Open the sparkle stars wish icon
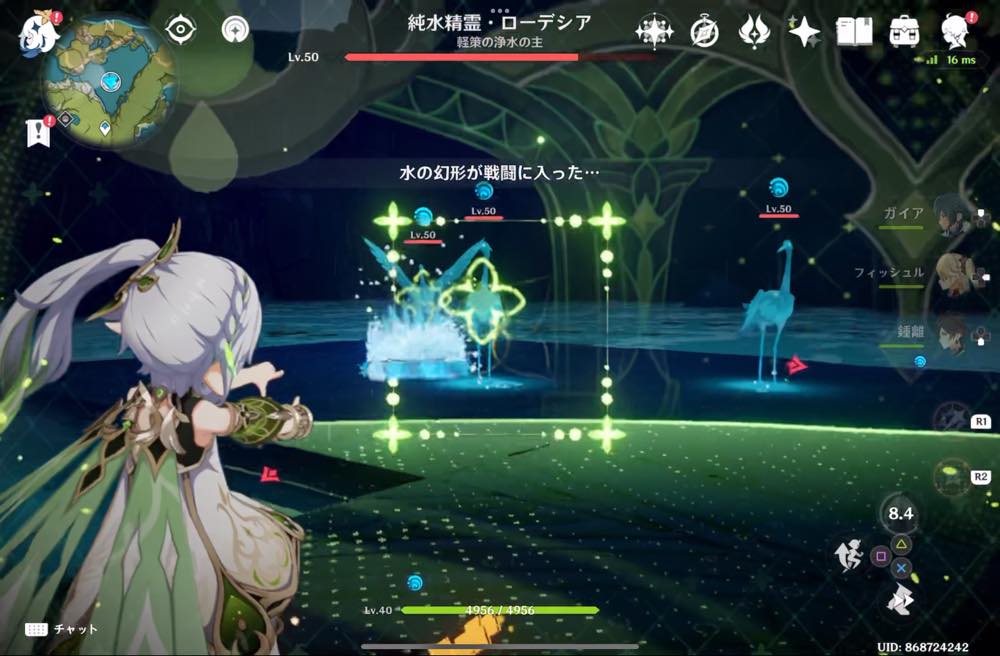This screenshot has width=1000, height=656. tap(804, 32)
